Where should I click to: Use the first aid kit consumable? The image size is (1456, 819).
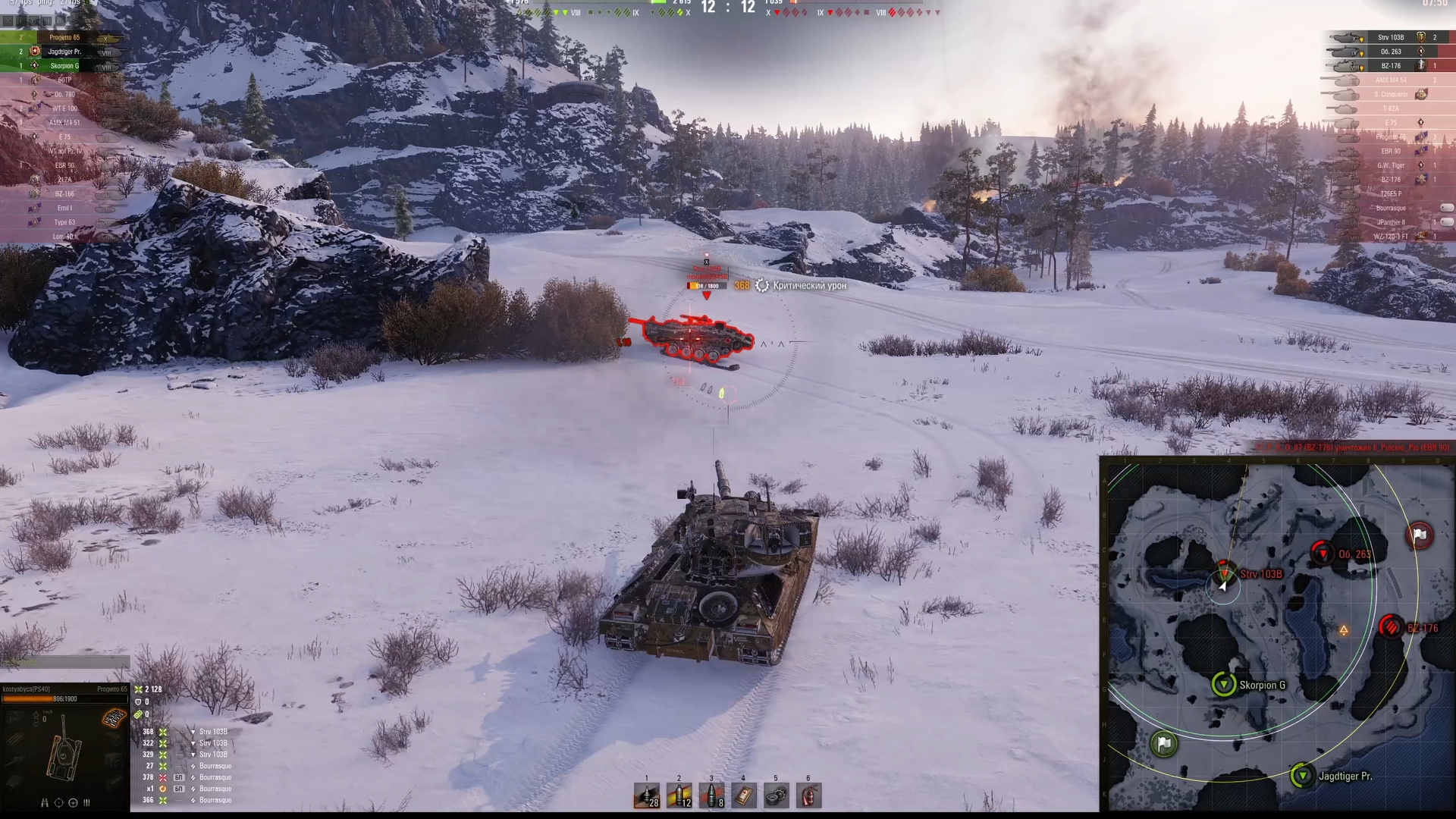[x=743, y=796]
